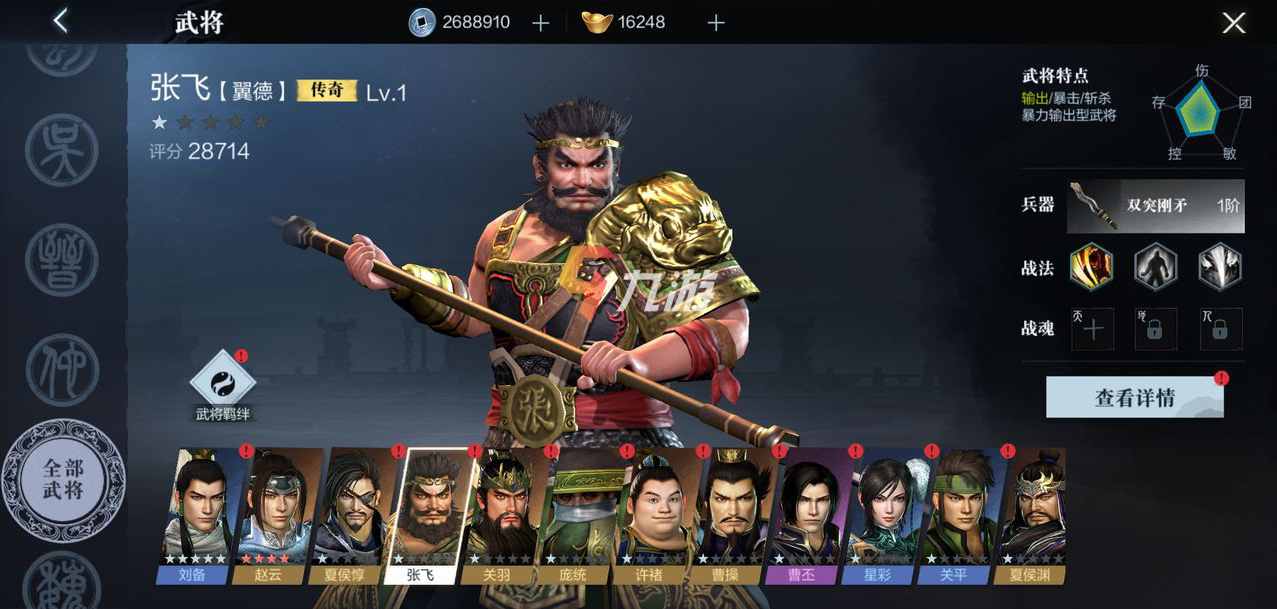Go back with the top-left arrow
1277x609 pixels.
tap(61, 21)
